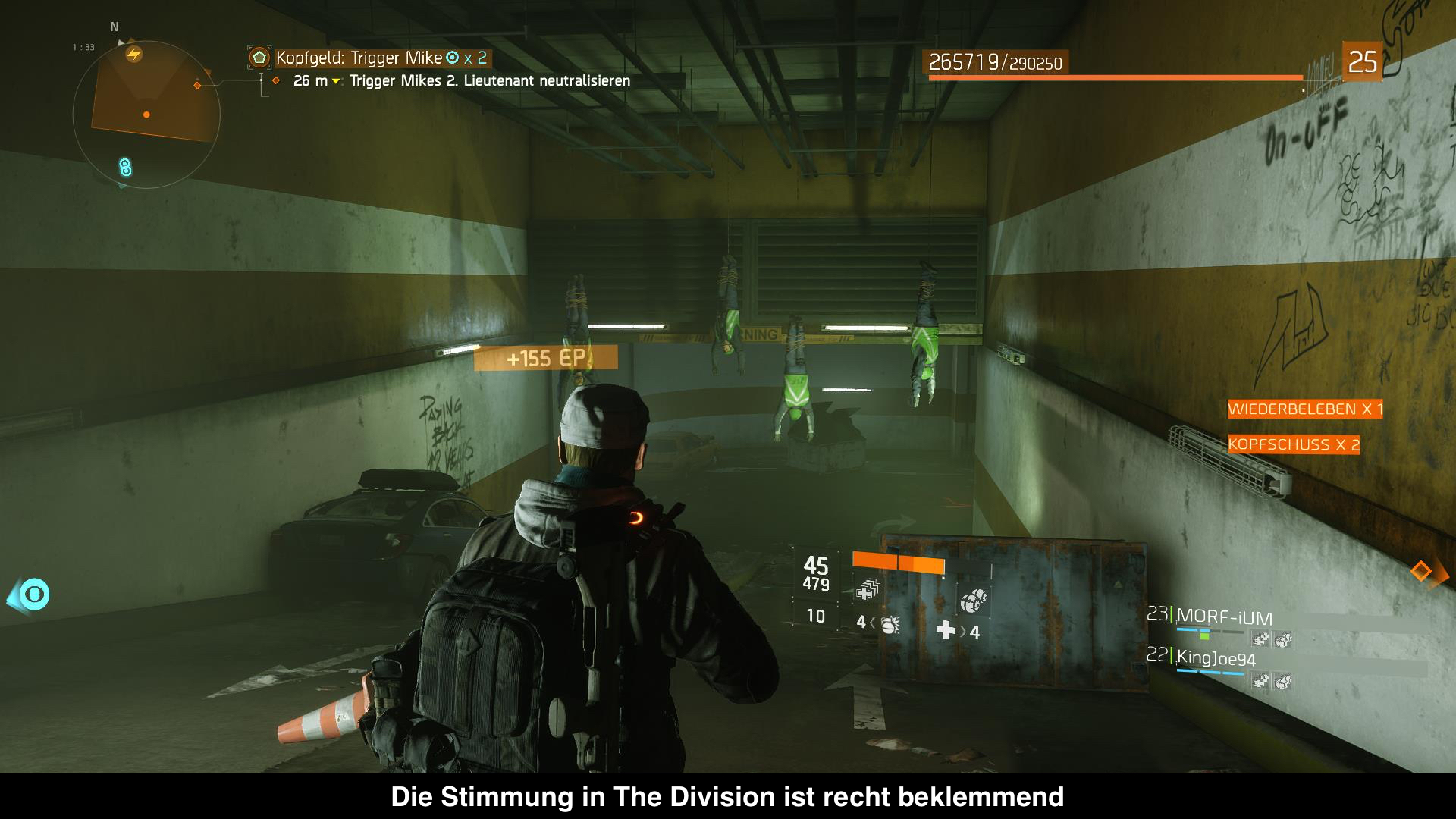Activate the sticky bomb skill icon
The image size is (1456, 819).
coord(973,600)
